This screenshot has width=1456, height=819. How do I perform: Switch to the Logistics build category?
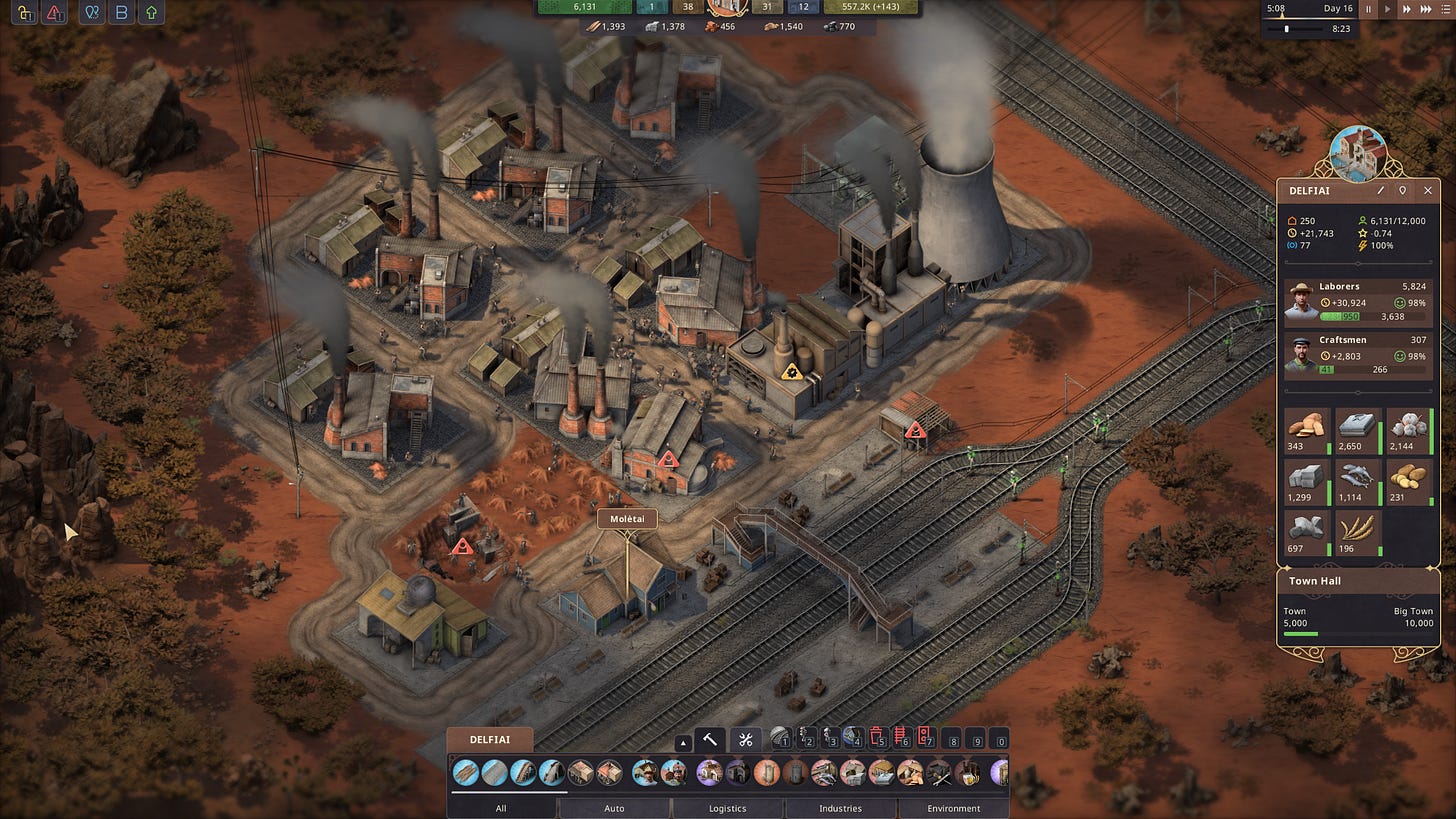click(x=727, y=808)
